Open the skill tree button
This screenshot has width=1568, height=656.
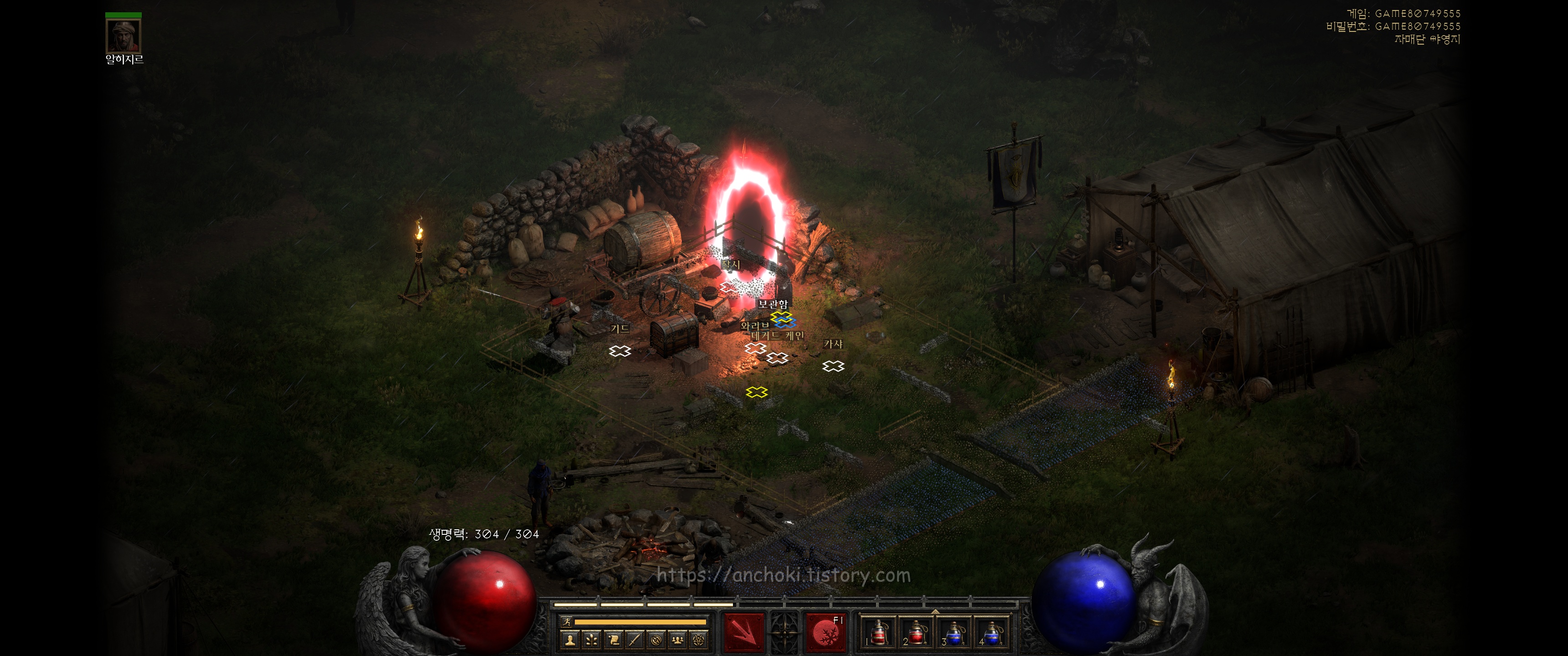point(591,640)
